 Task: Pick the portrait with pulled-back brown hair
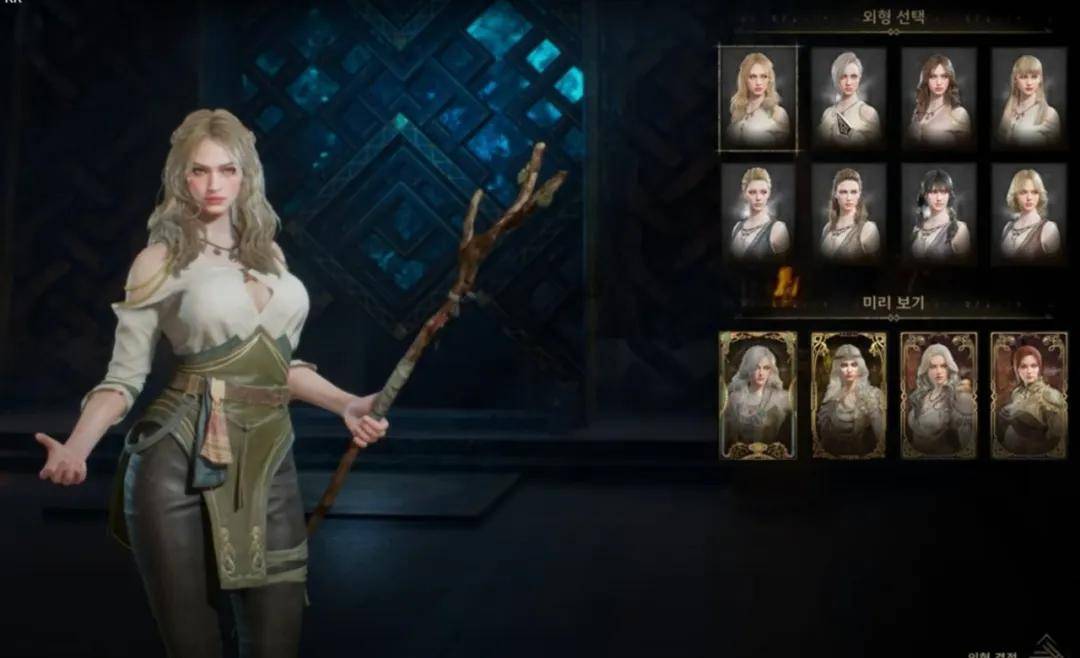coord(849,213)
